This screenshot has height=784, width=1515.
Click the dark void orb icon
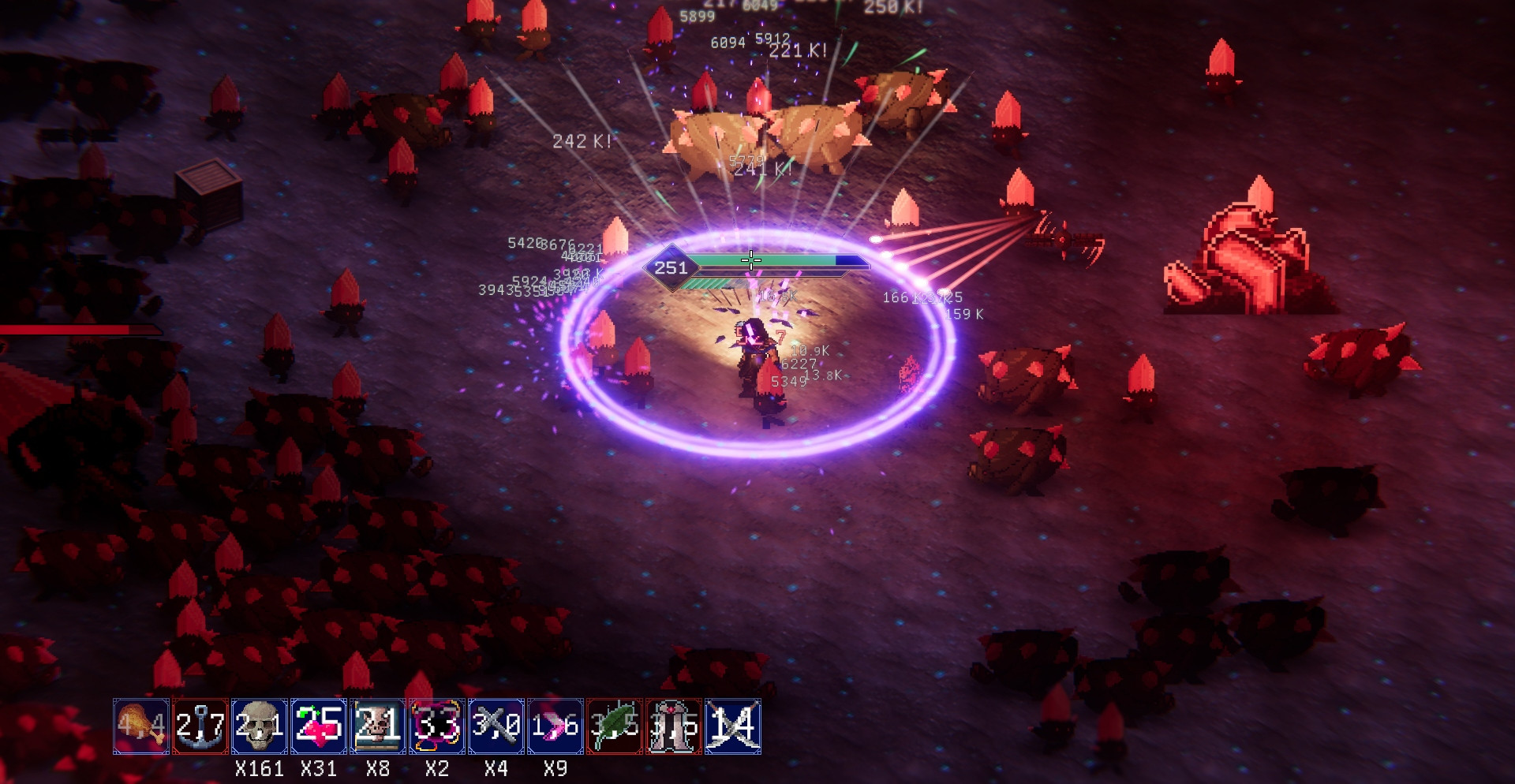(x=437, y=726)
